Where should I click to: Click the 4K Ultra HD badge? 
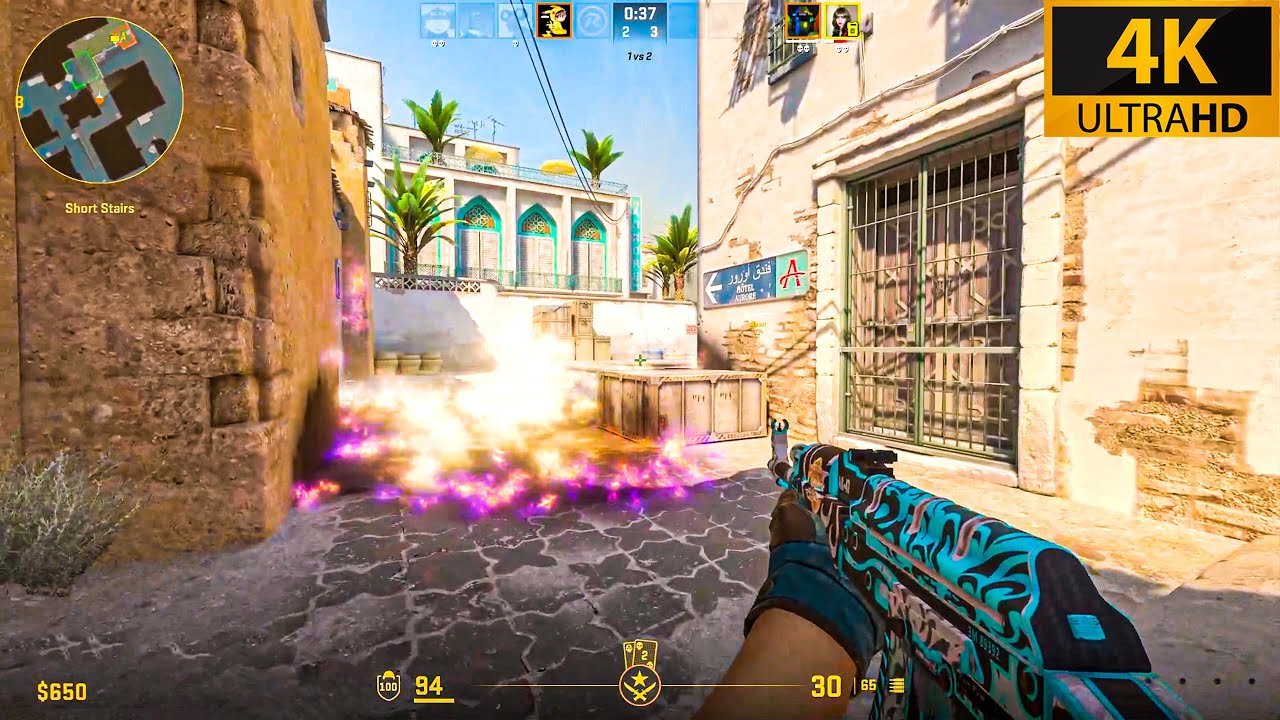1161,68
